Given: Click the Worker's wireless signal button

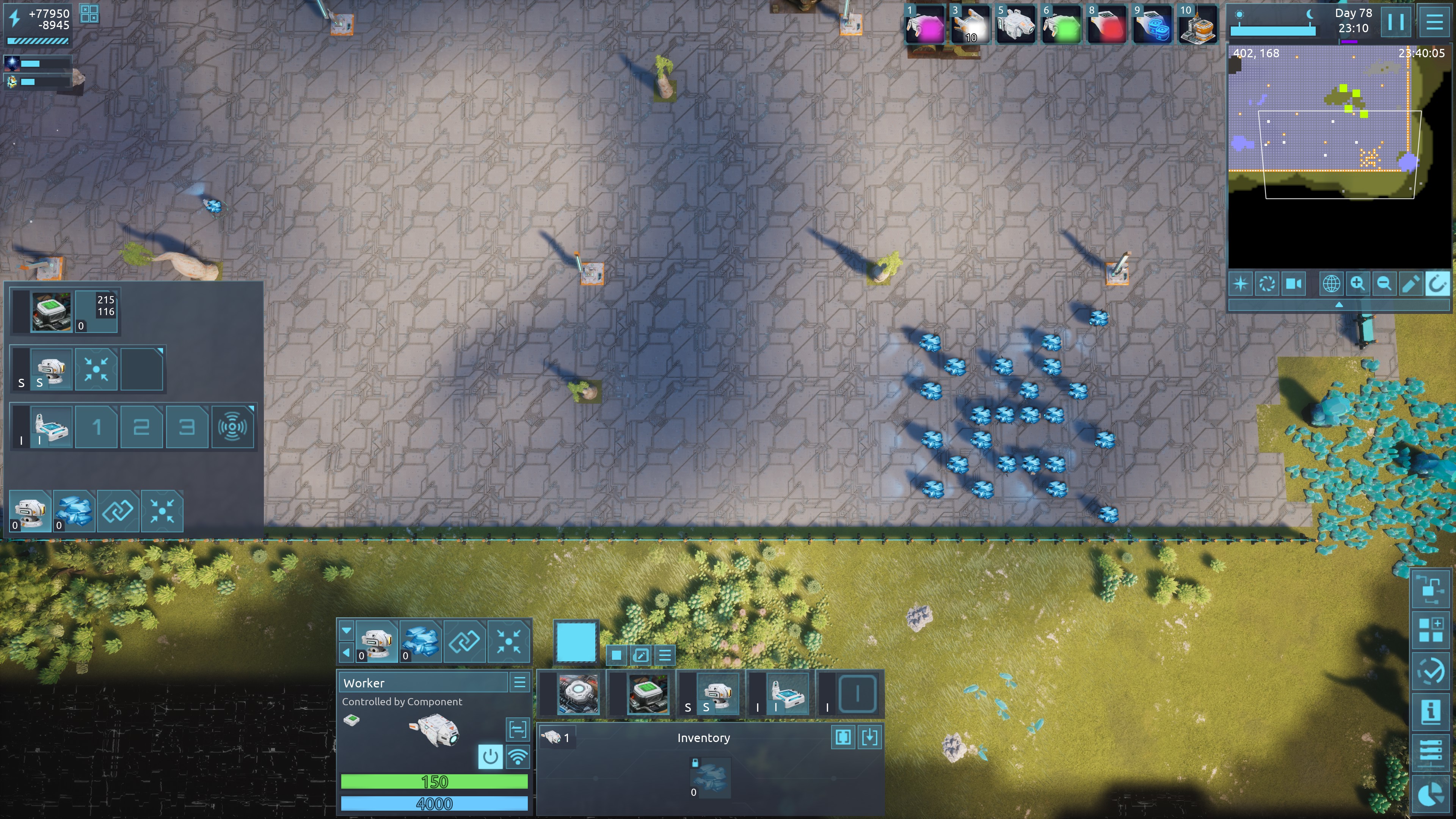Looking at the screenshot, I should [x=518, y=757].
